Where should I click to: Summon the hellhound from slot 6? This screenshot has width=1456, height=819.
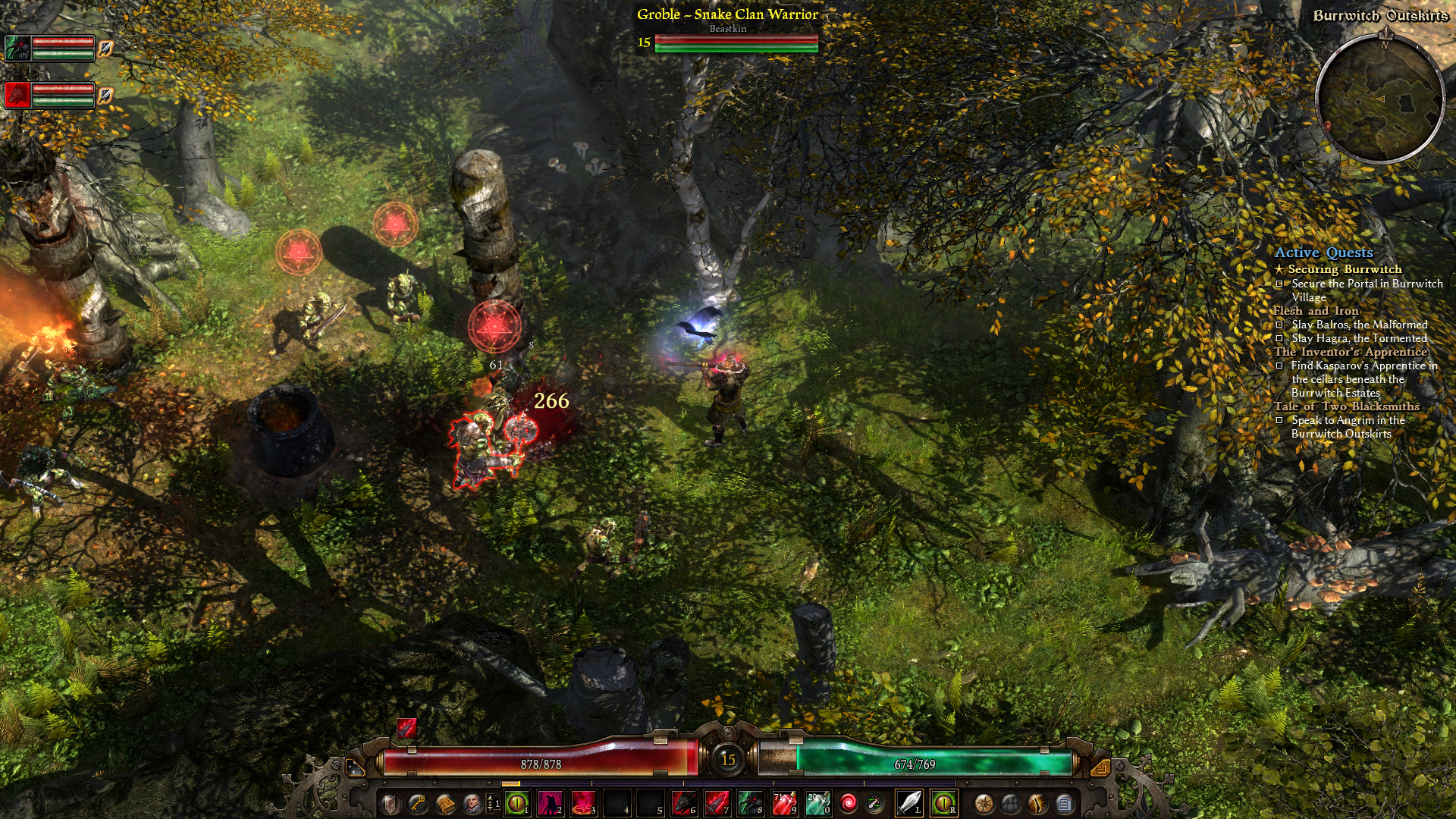pos(683,803)
